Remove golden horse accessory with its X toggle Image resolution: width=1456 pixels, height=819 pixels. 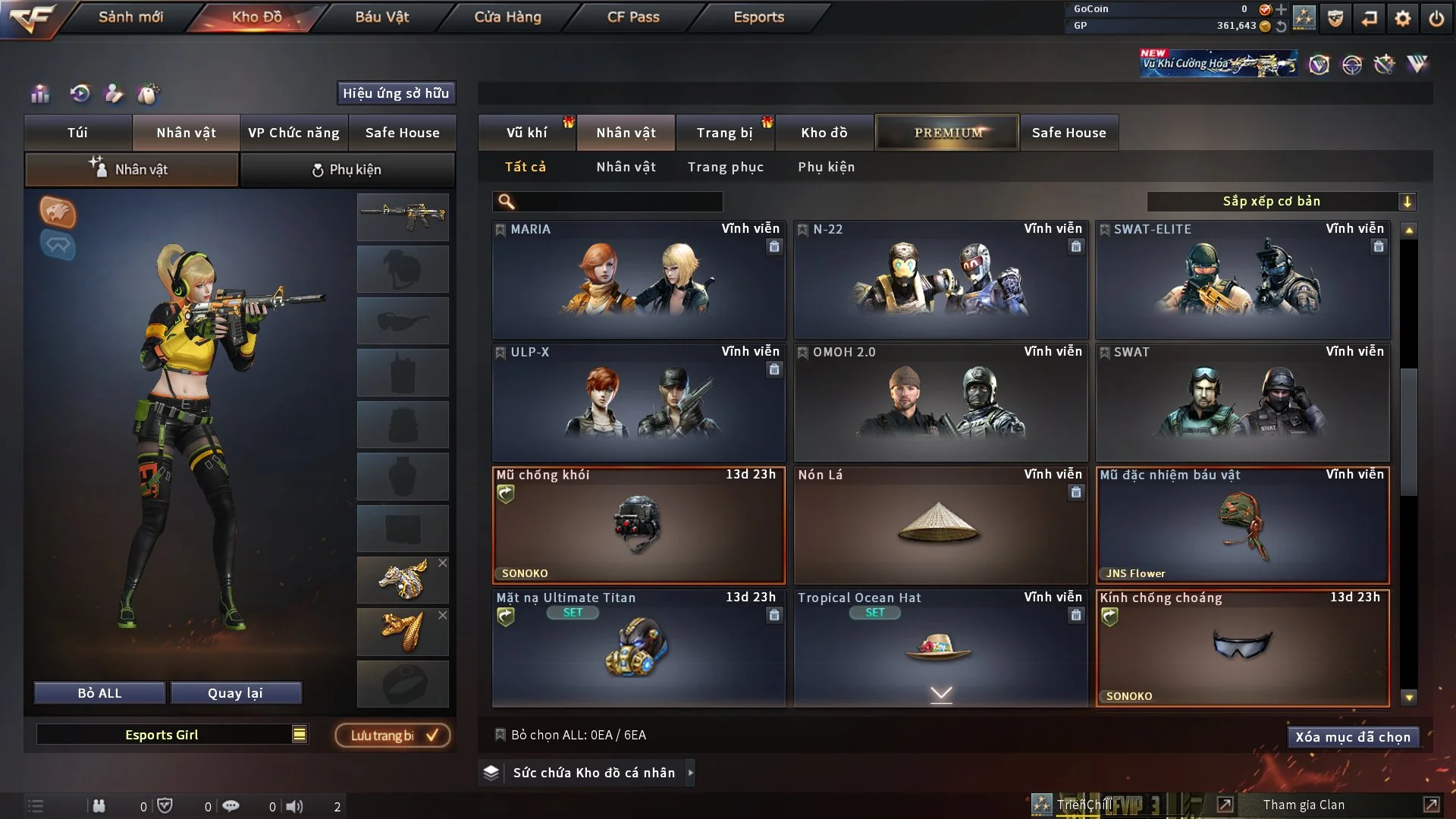coord(444,563)
